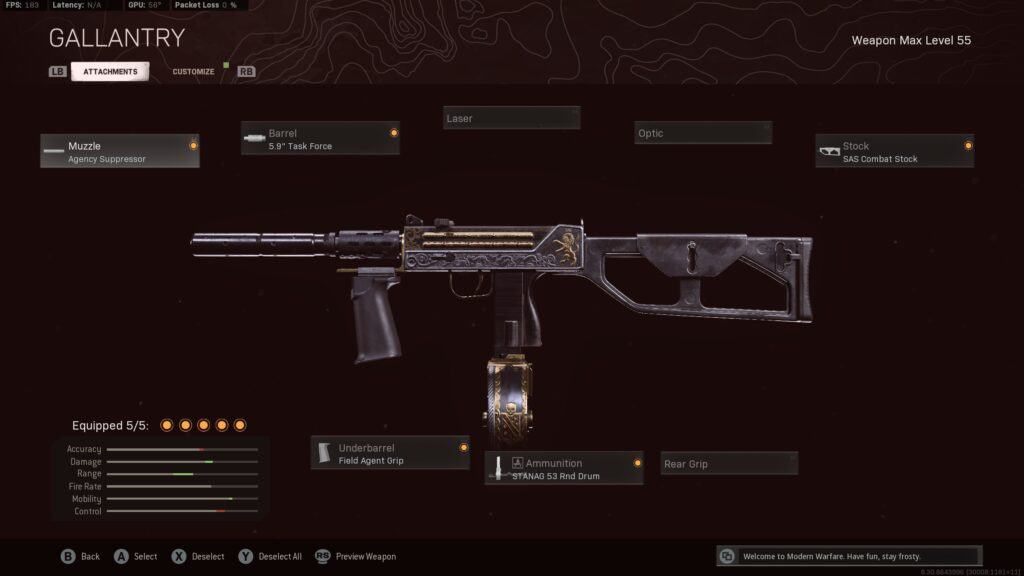
Task: Select the Stock SAS Combat Stock slot
Action: click(x=894, y=151)
